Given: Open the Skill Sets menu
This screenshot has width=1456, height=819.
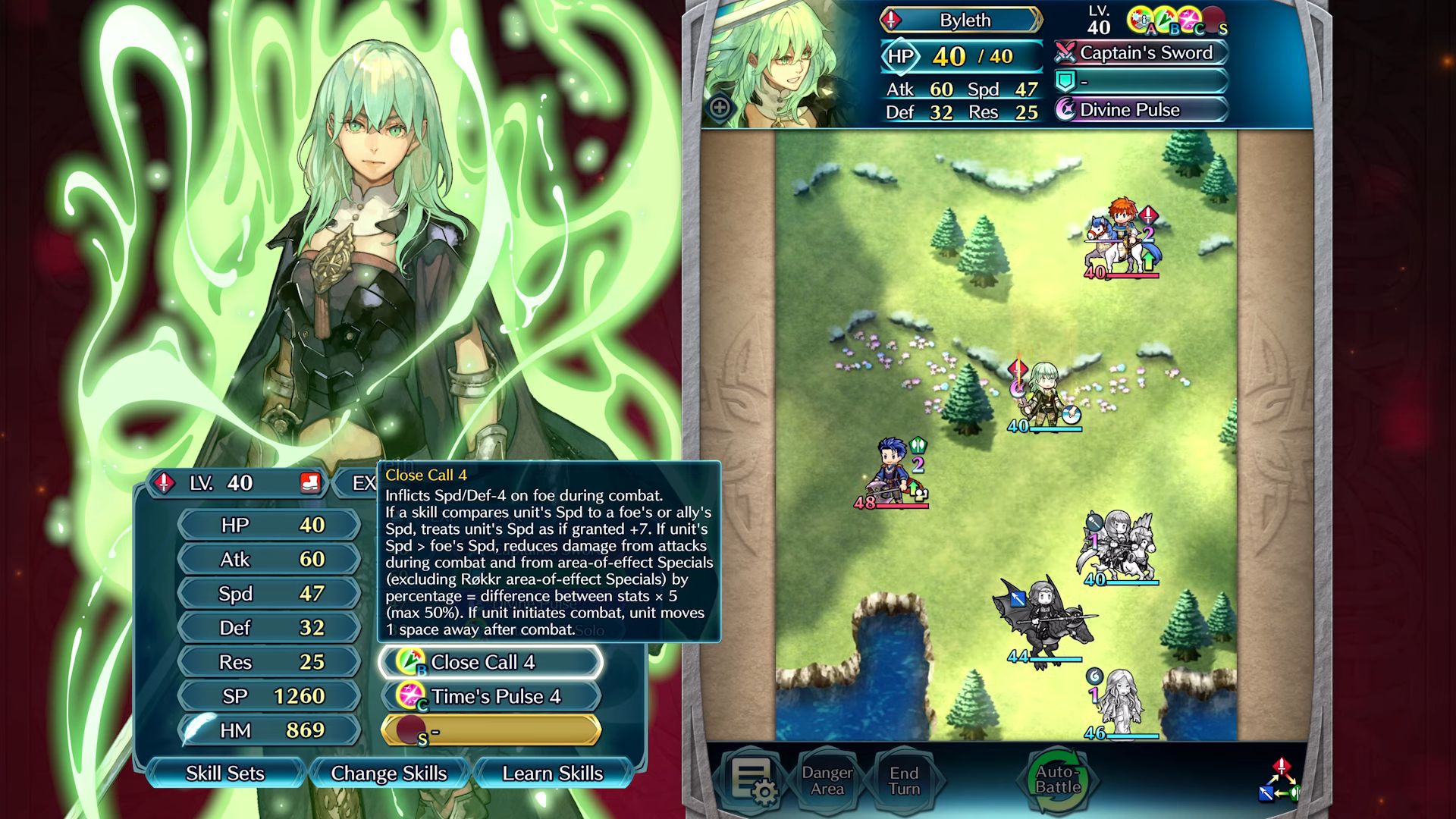Looking at the screenshot, I should pyautogui.click(x=225, y=773).
